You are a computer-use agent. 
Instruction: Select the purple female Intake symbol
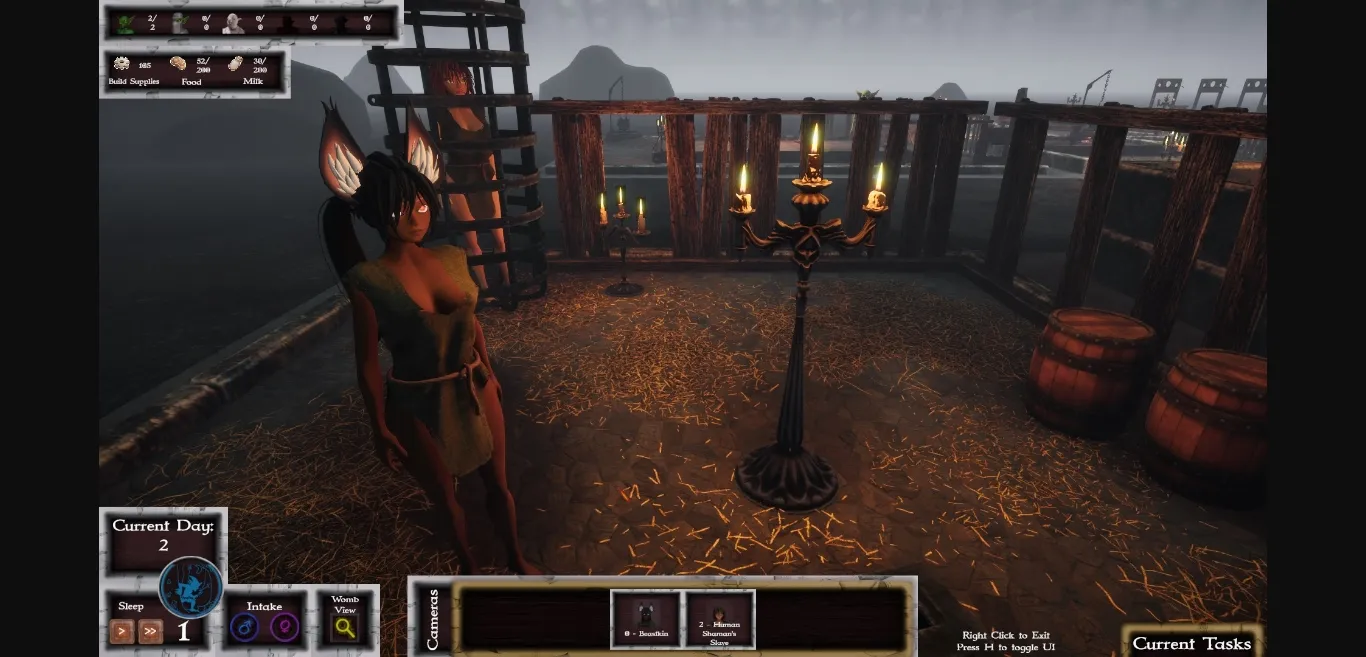coord(285,628)
